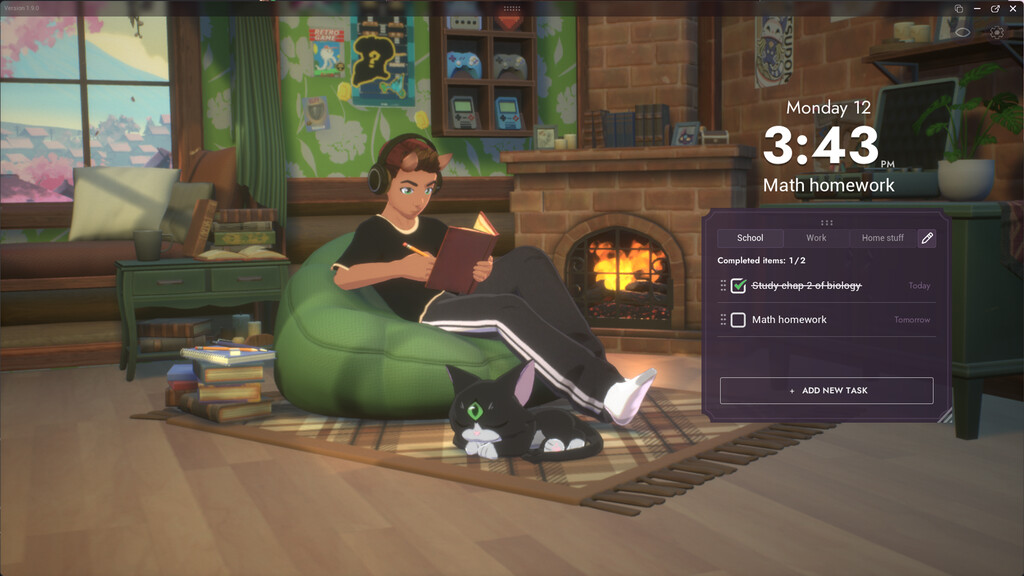Screen dimensions: 1024x576
Task: Click the pencil edit lists button
Action: point(927,238)
